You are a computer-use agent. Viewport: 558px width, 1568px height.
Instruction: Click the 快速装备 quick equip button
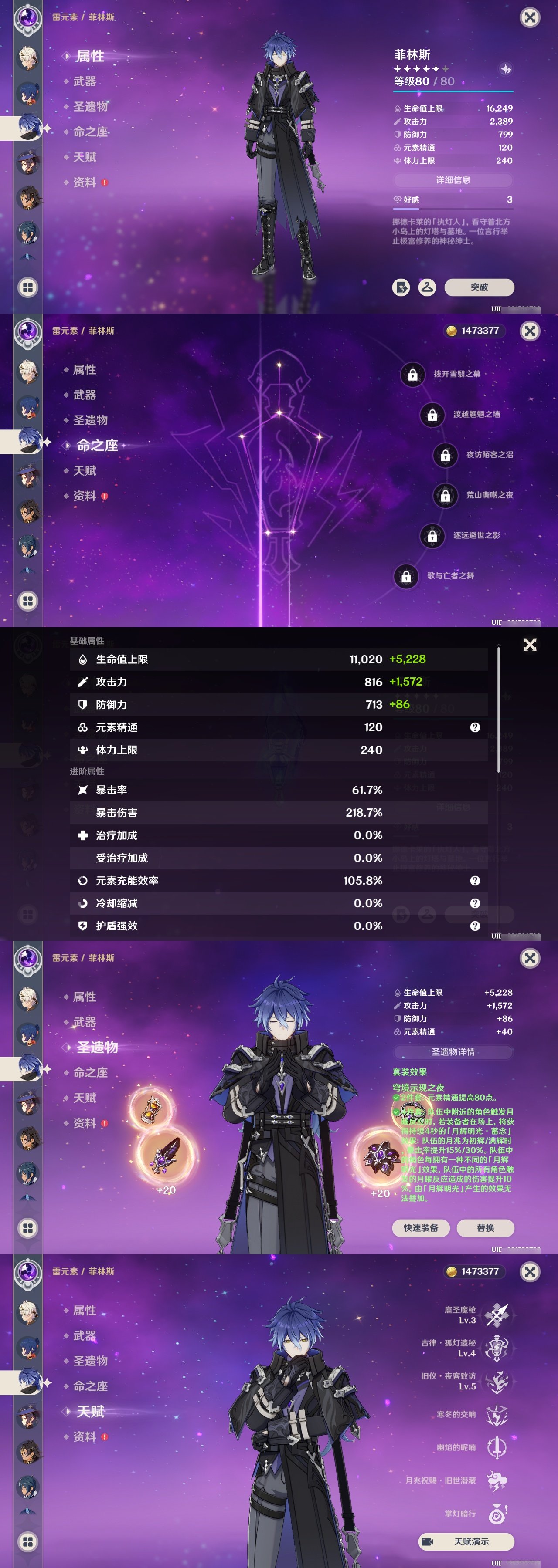pyautogui.click(x=420, y=1228)
